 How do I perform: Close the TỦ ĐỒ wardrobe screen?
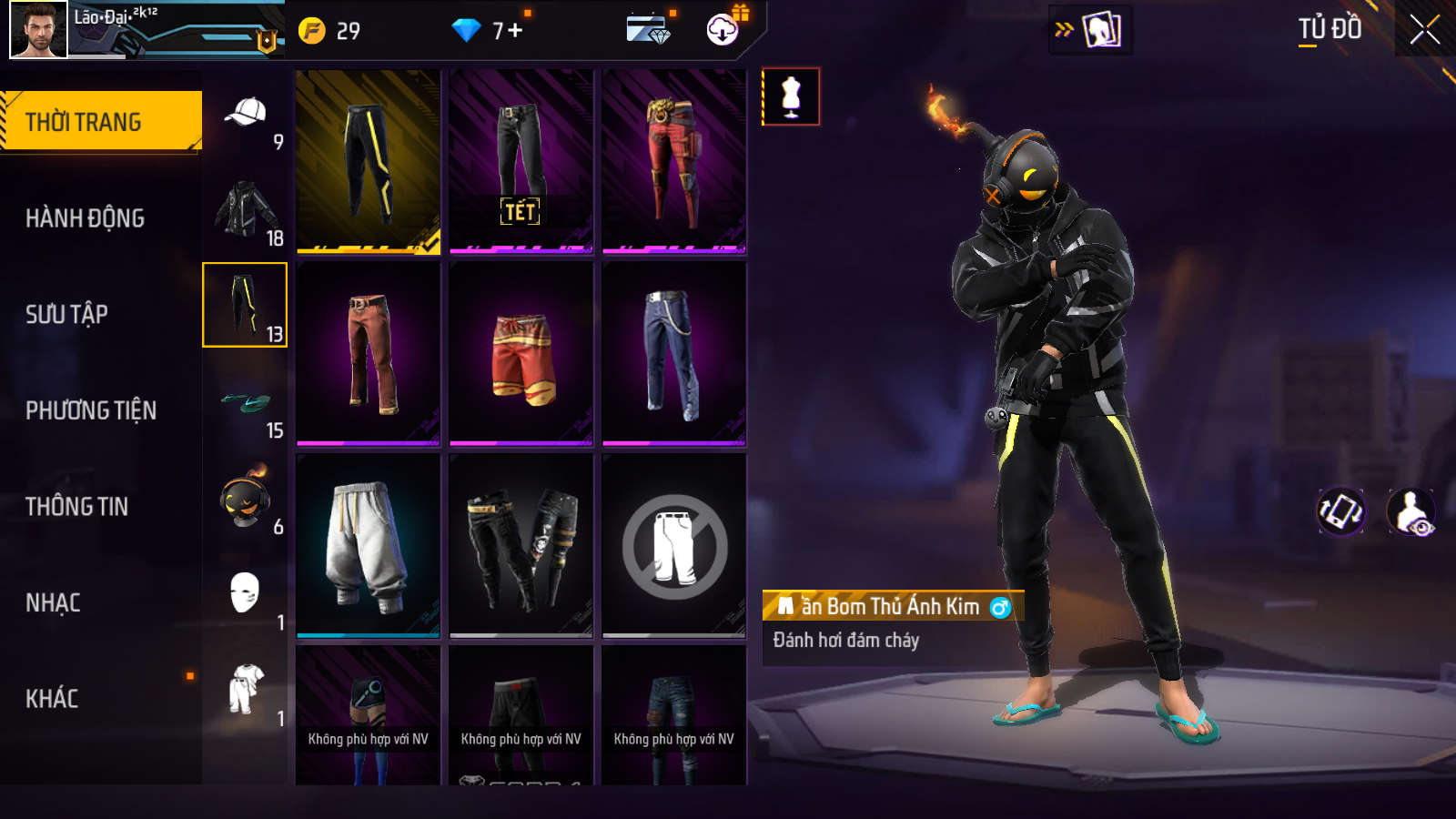click(x=1424, y=29)
